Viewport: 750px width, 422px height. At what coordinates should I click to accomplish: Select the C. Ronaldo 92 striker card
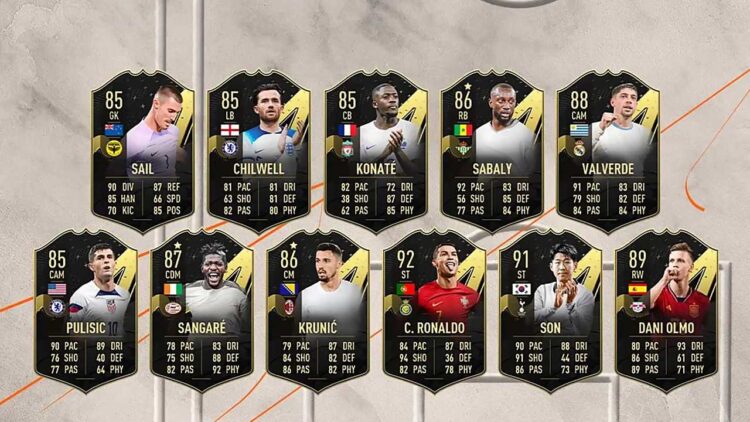coord(433,311)
